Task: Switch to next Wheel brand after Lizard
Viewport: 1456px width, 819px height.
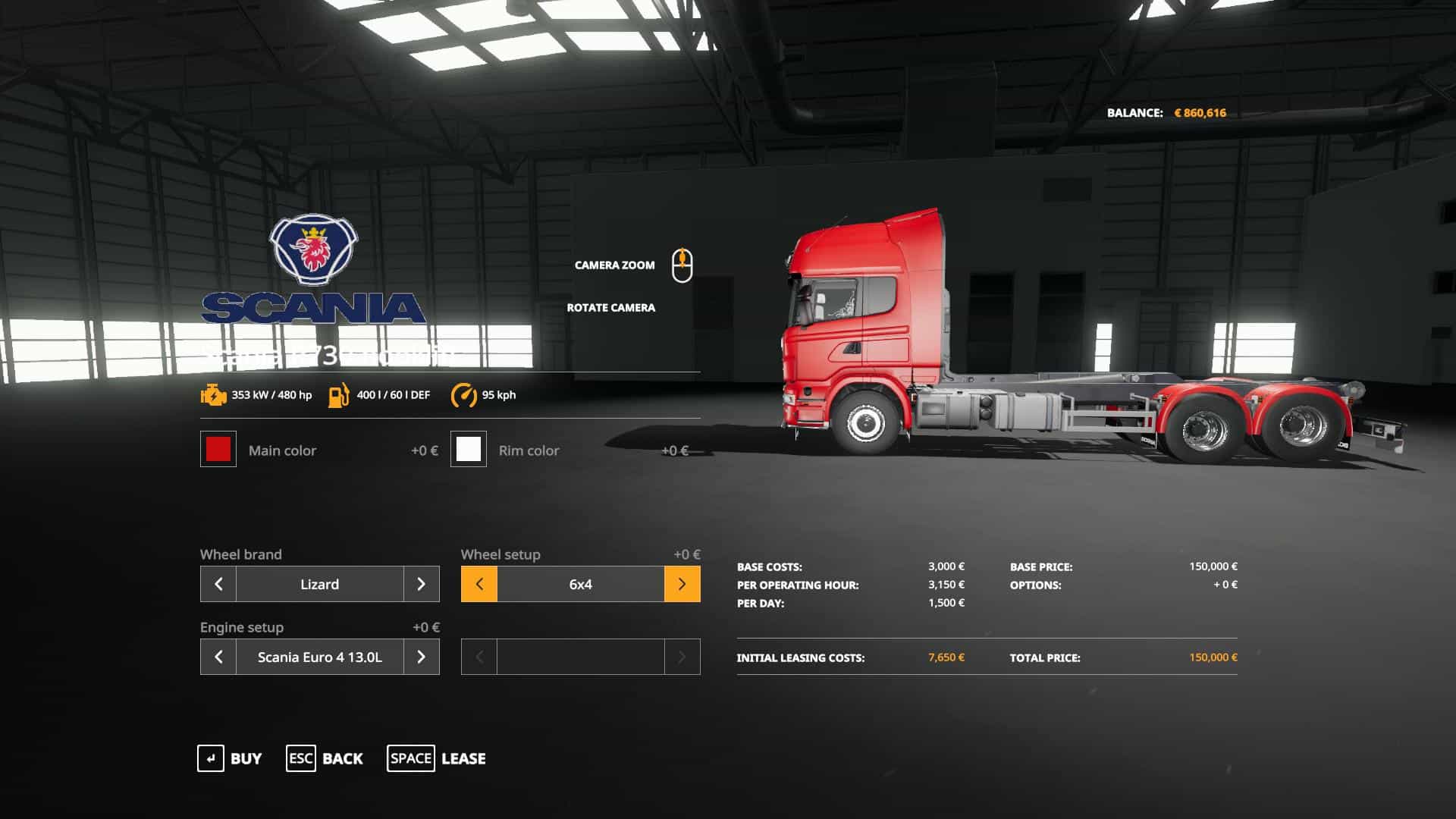Action: (422, 584)
